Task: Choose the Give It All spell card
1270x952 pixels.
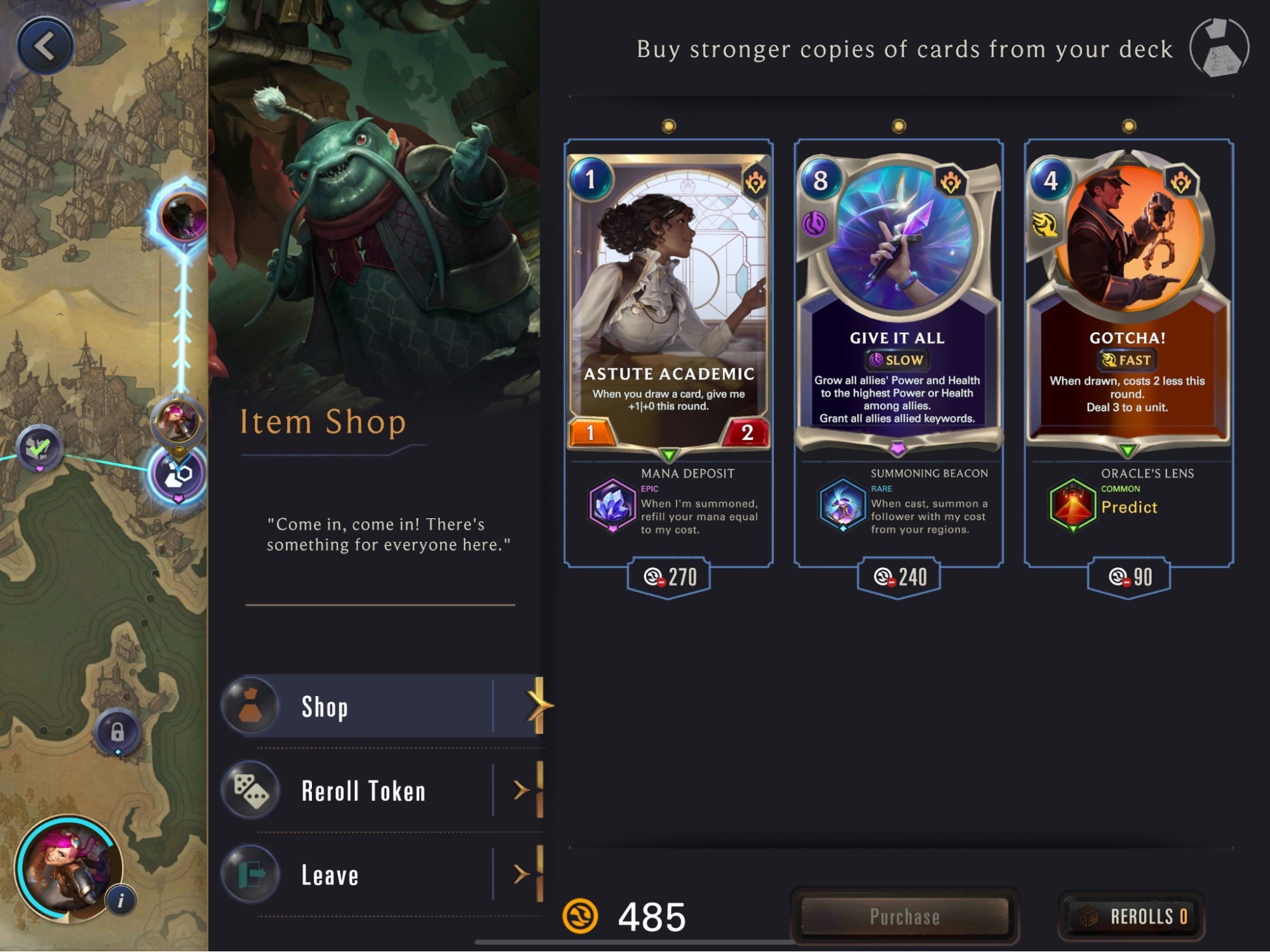Action: pyautogui.click(x=898, y=298)
